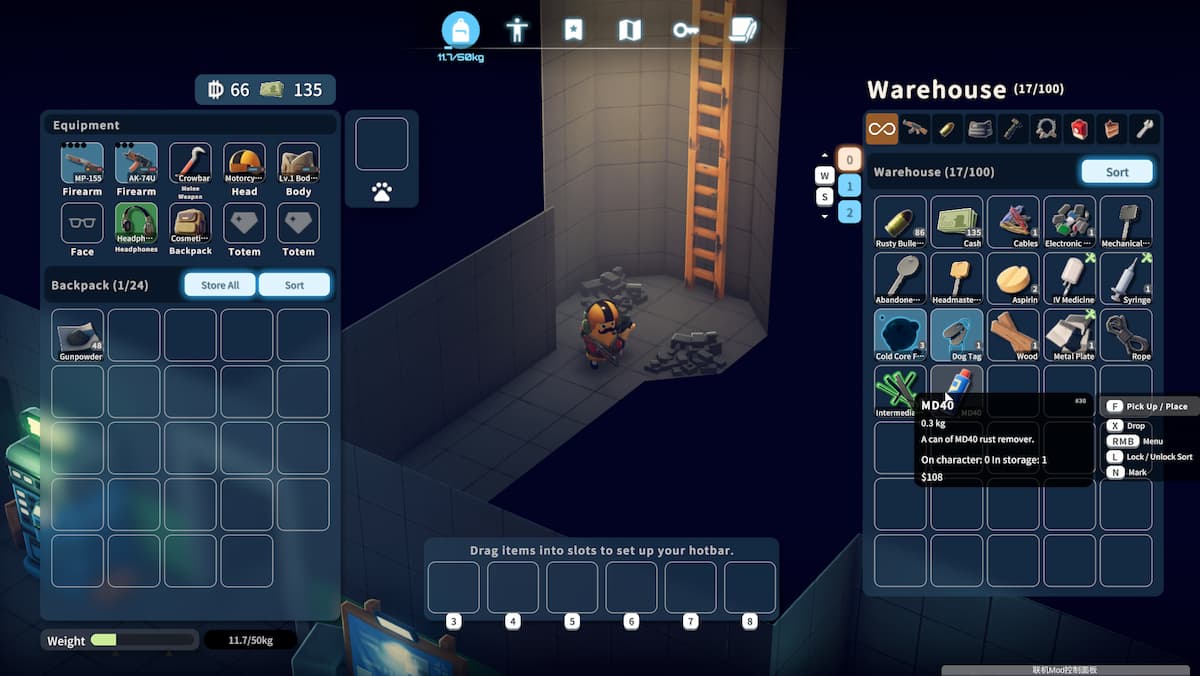Filter warehouse by firearms category
The height and width of the screenshot is (676, 1200).
914,128
